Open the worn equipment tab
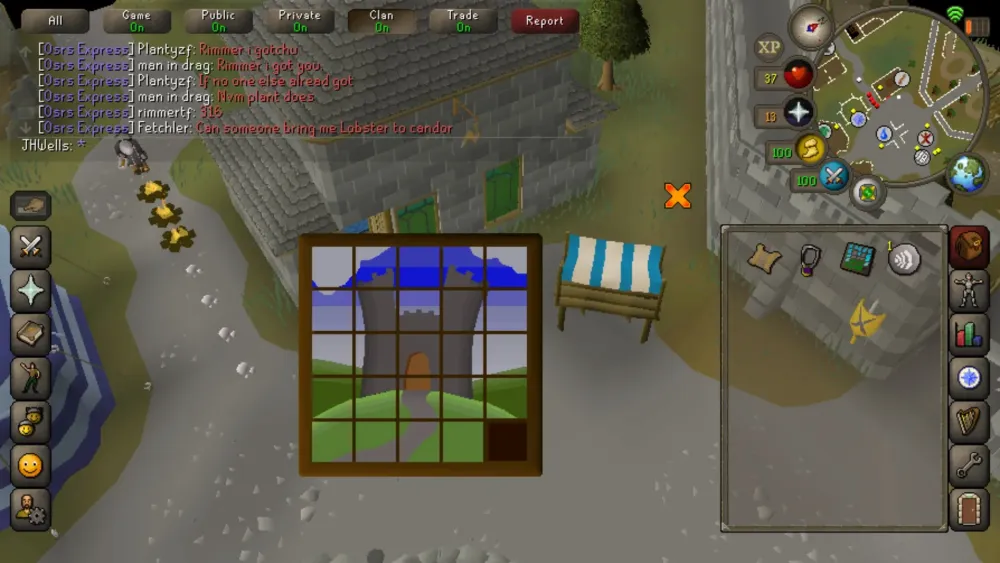The height and width of the screenshot is (563, 1000). tap(968, 290)
